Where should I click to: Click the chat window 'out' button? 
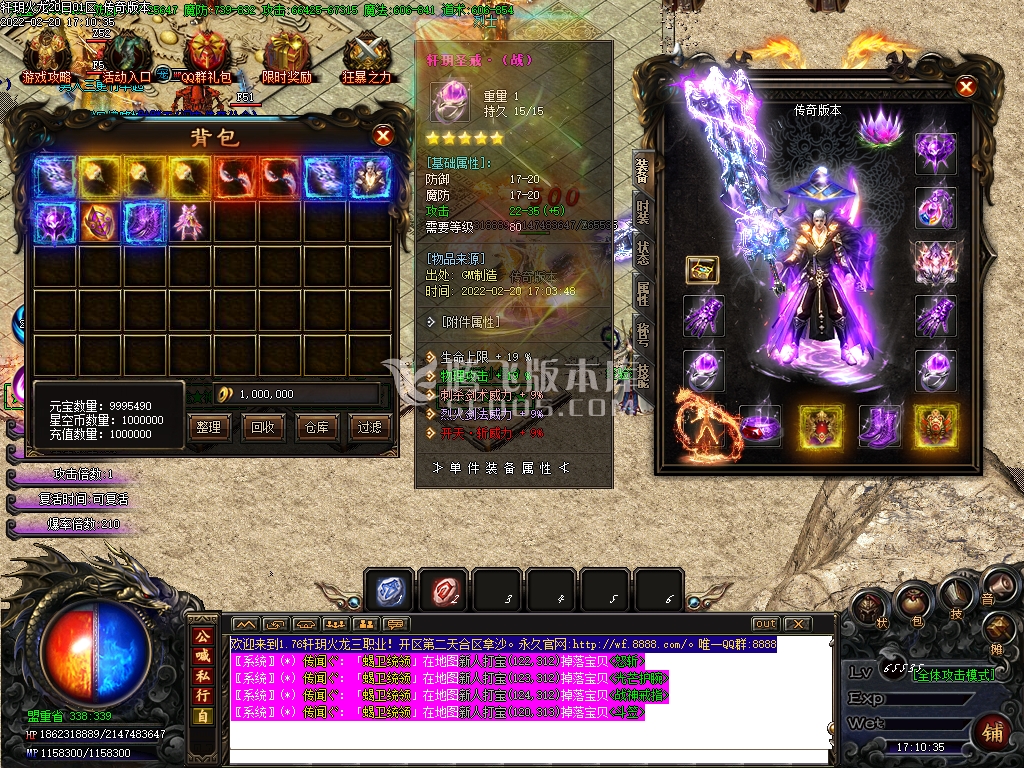[765, 624]
